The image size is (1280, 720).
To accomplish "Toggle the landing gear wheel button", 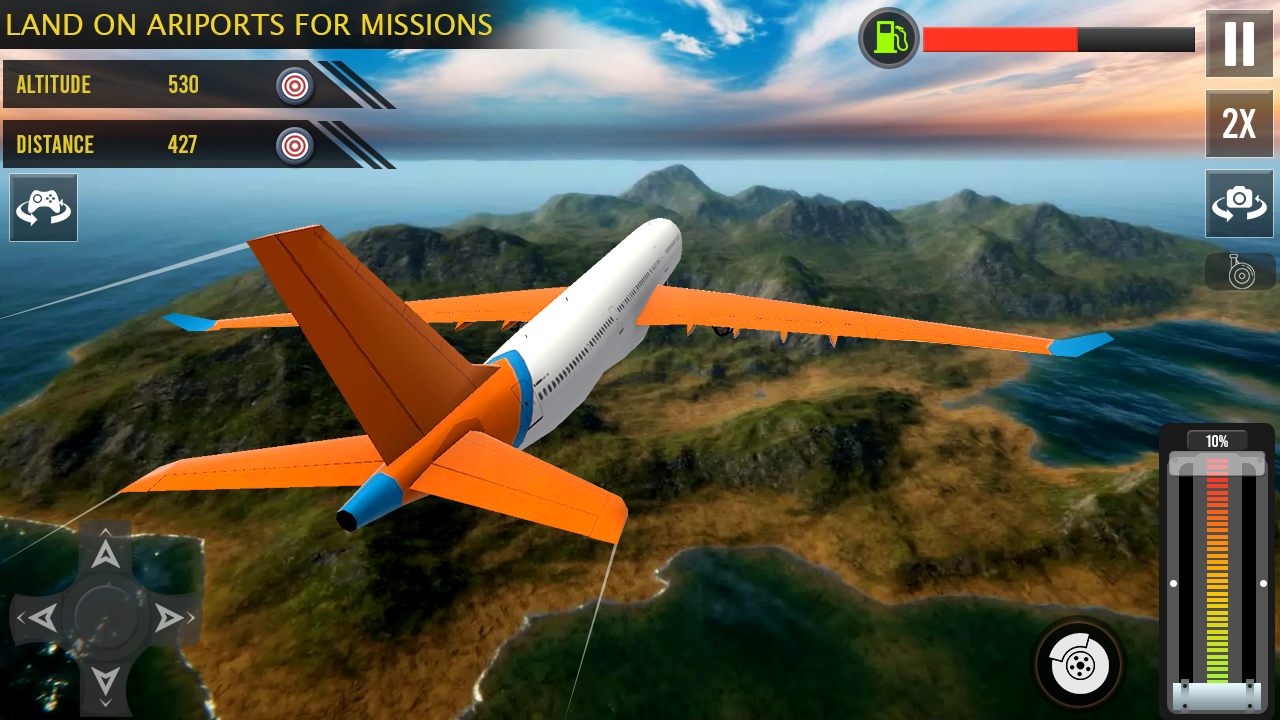I will coord(1239,271).
